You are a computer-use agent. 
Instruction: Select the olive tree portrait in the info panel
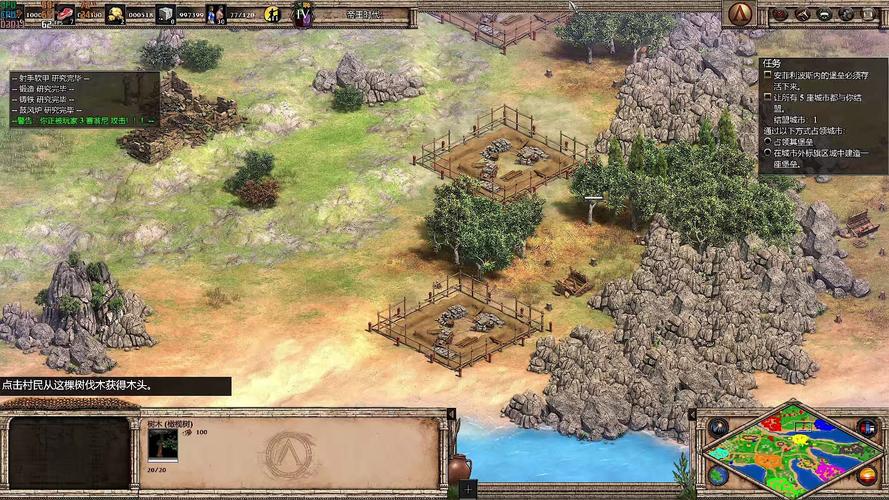(163, 445)
